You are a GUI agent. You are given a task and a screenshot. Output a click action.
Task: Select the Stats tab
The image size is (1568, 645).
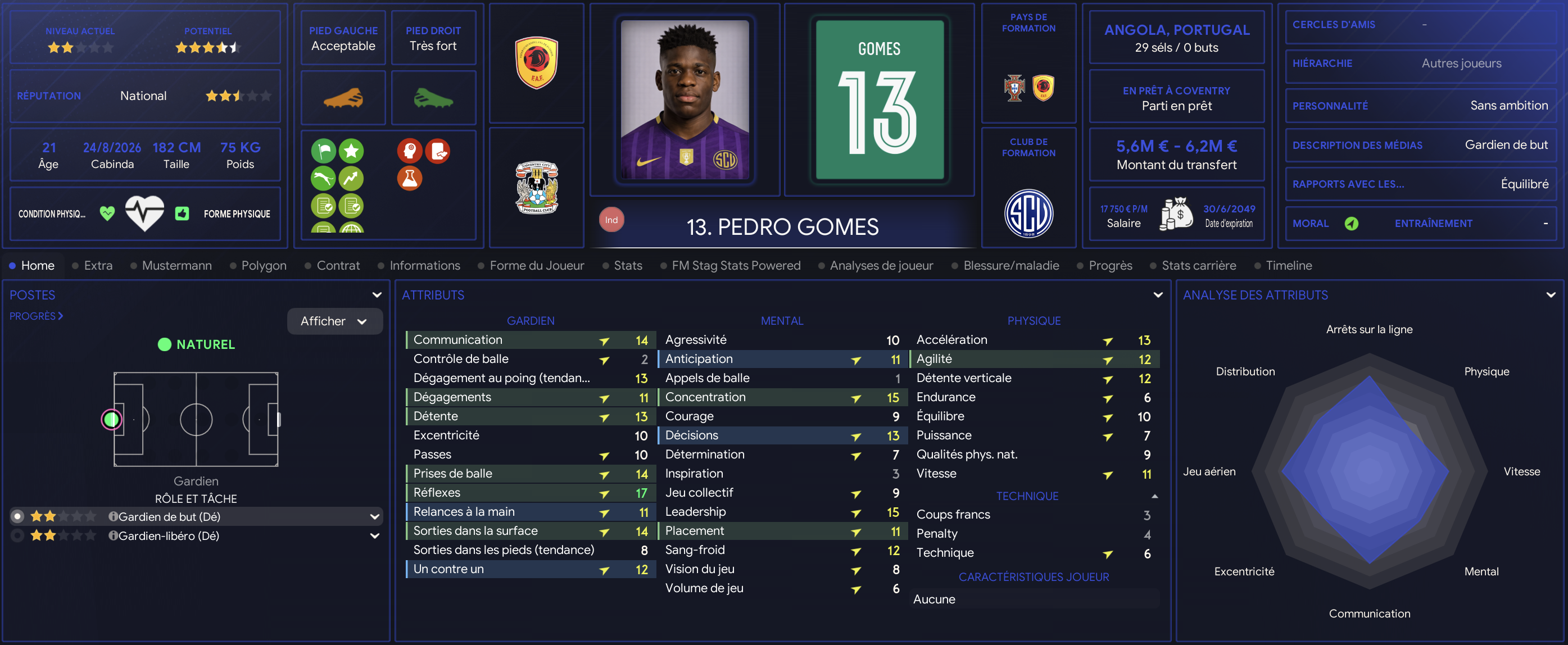tap(628, 265)
